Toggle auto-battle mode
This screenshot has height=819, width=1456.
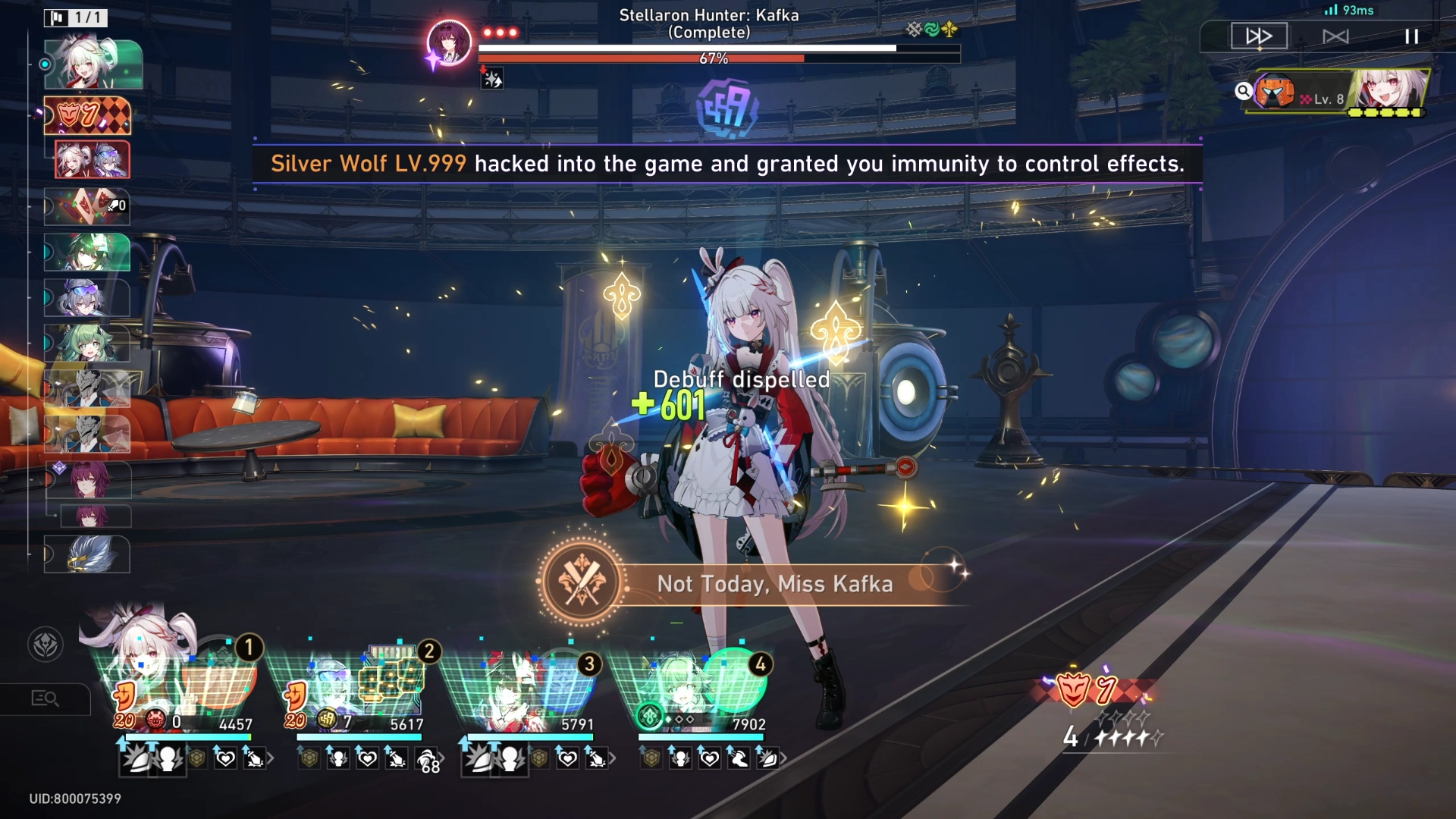tap(1335, 35)
